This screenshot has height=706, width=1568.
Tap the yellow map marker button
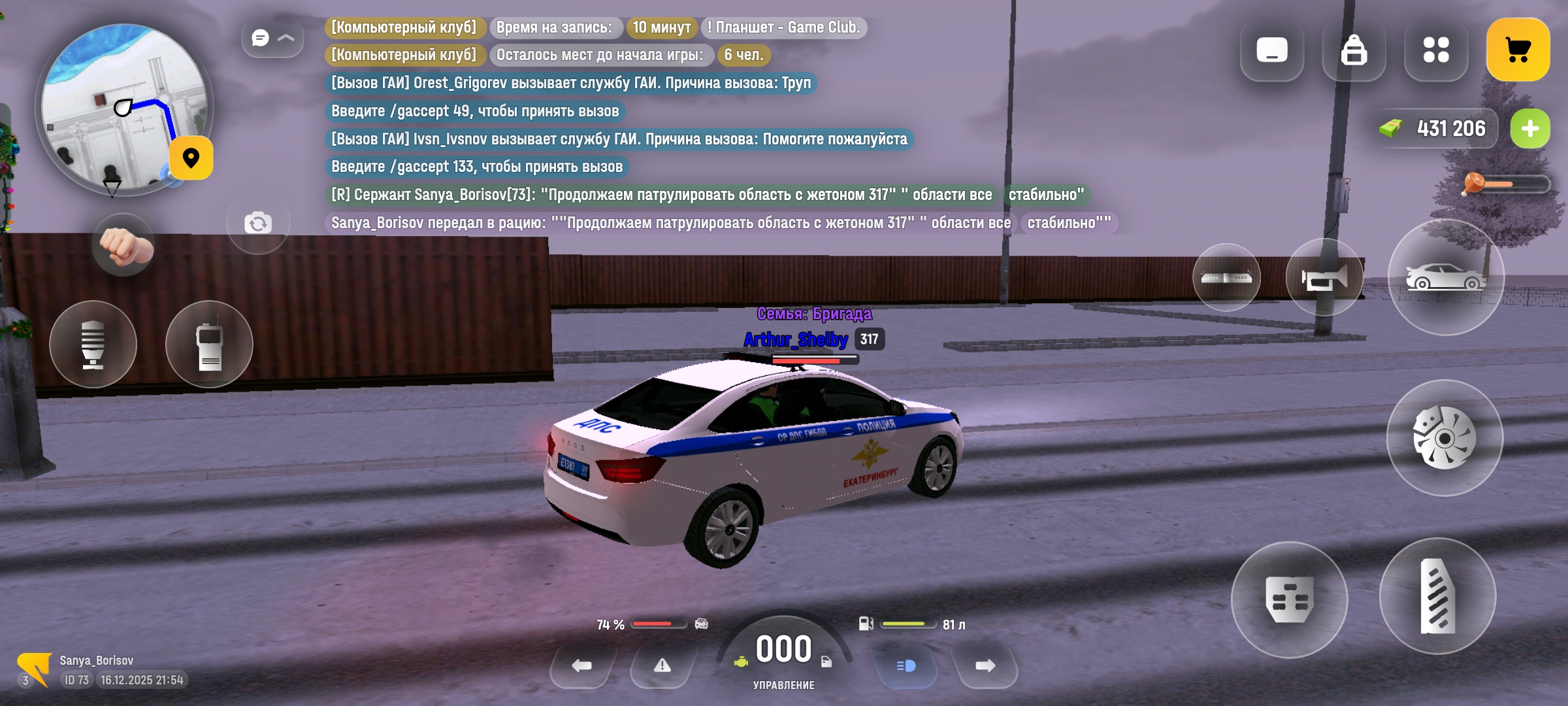click(191, 158)
